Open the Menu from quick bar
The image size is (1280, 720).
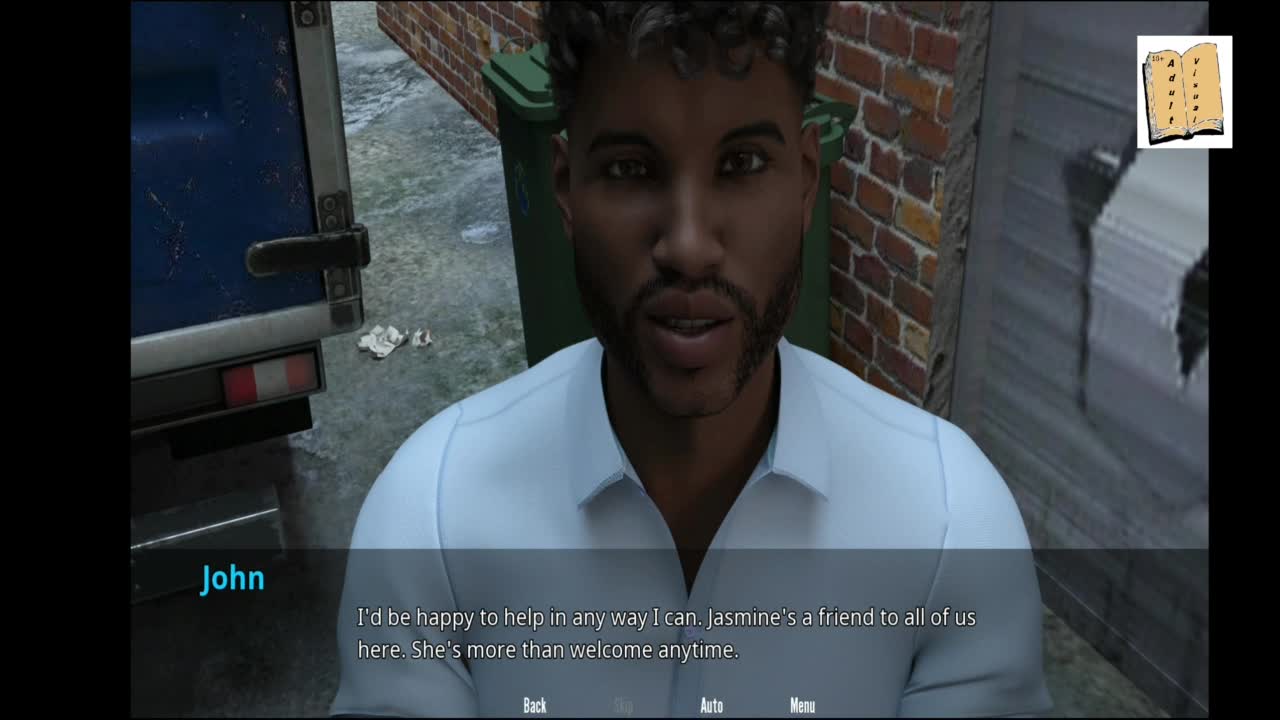click(x=802, y=706)
